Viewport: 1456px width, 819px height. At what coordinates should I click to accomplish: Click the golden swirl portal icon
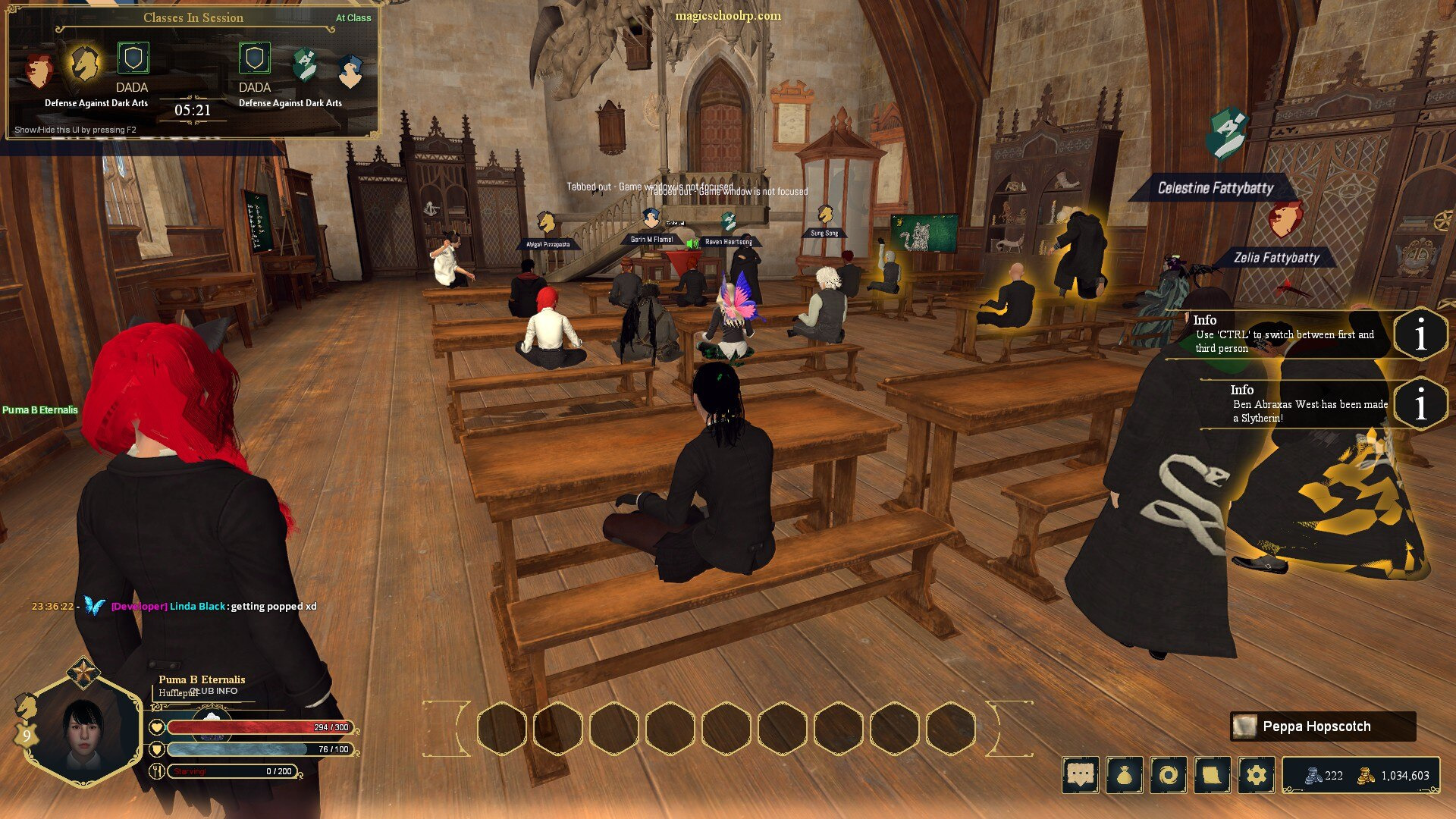(1169, 775)
